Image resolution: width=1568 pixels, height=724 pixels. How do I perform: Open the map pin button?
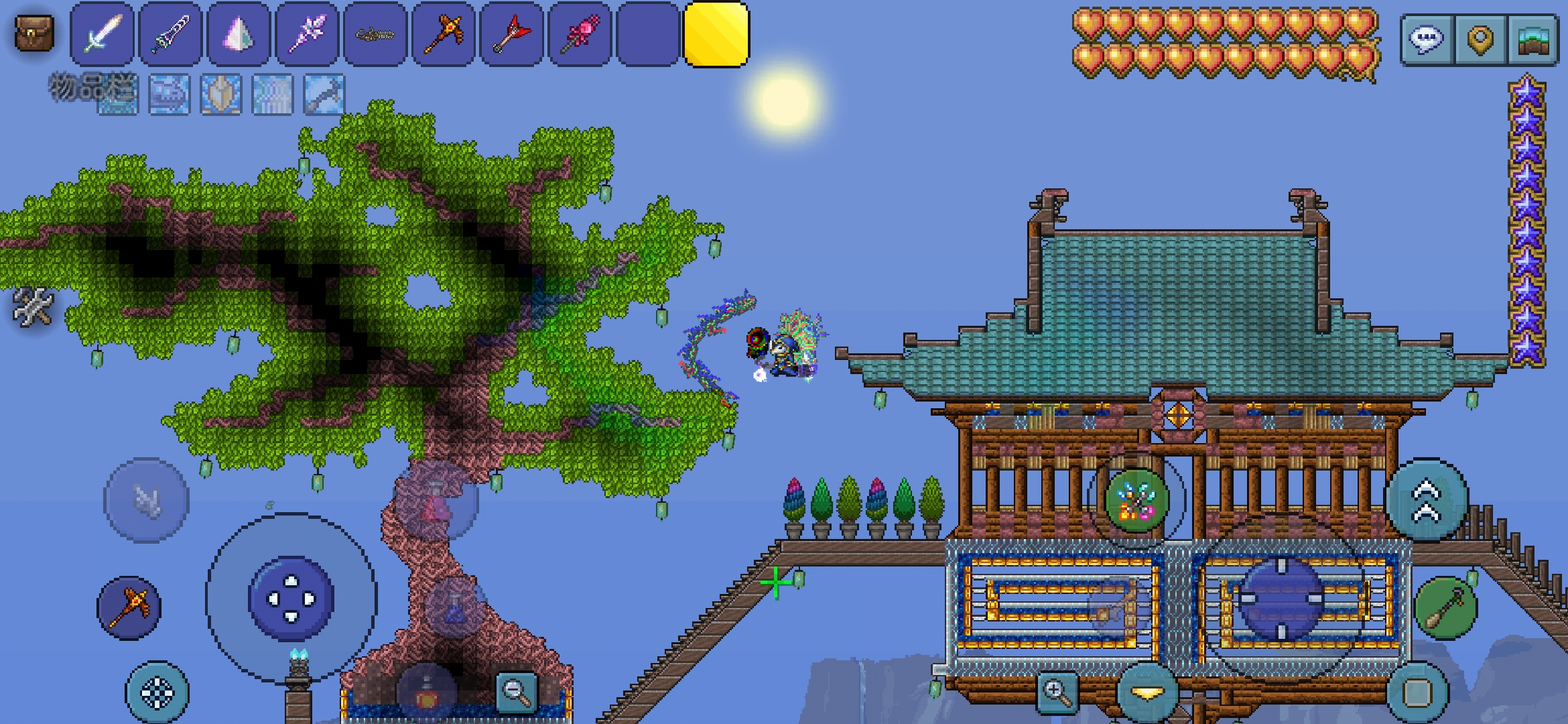(1480, 40)
